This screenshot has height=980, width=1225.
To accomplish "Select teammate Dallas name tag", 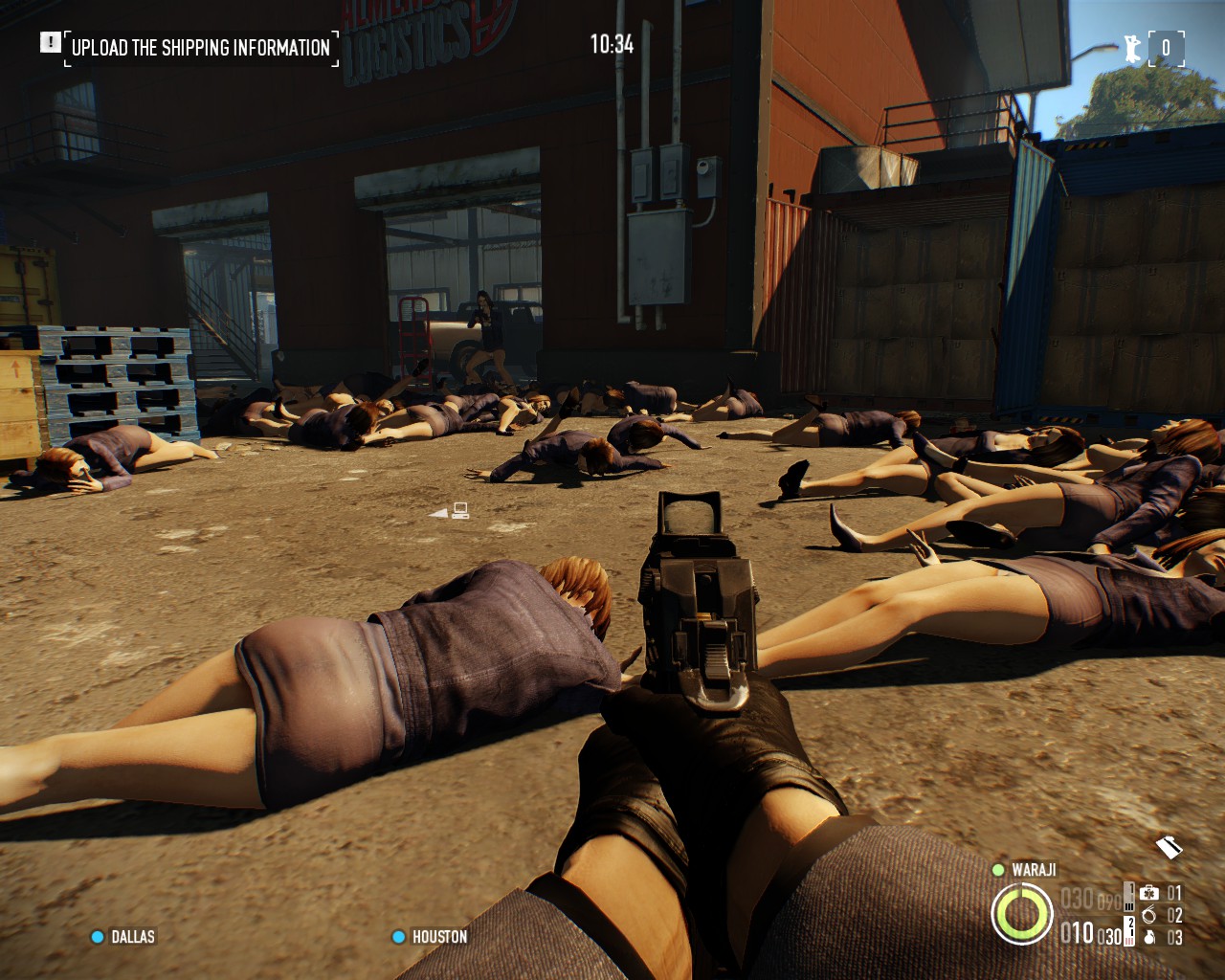I will [x=132, y=937].
